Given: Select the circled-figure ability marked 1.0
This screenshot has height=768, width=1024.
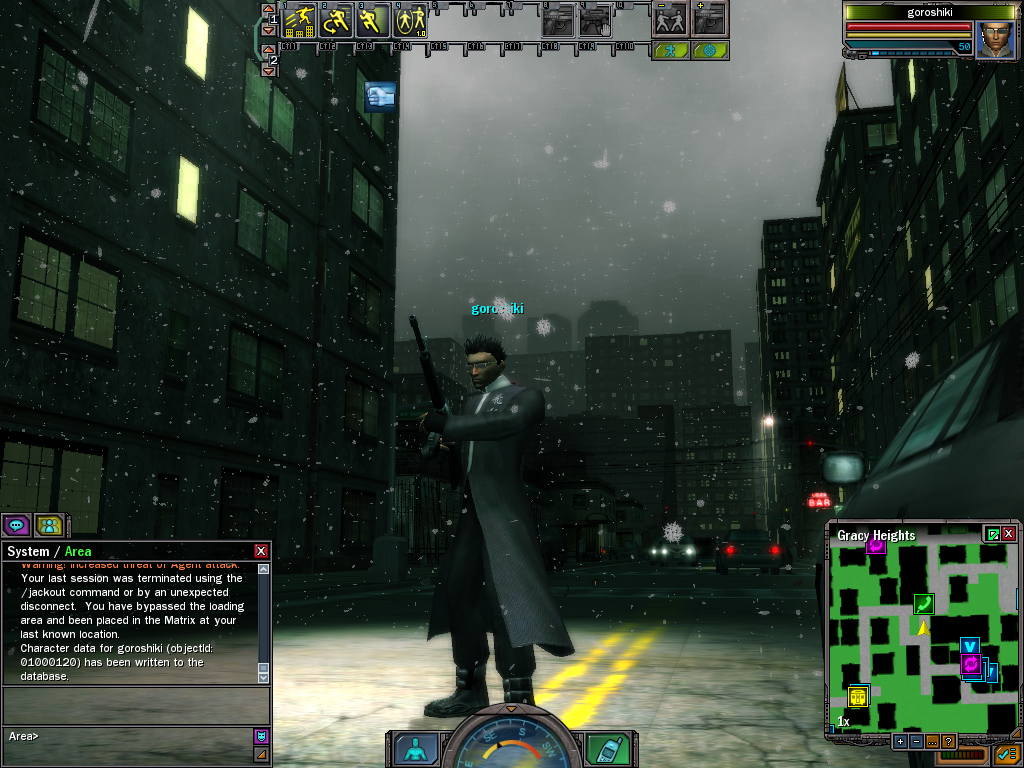Looking at the screenshot, I should (x=409, y=21).
